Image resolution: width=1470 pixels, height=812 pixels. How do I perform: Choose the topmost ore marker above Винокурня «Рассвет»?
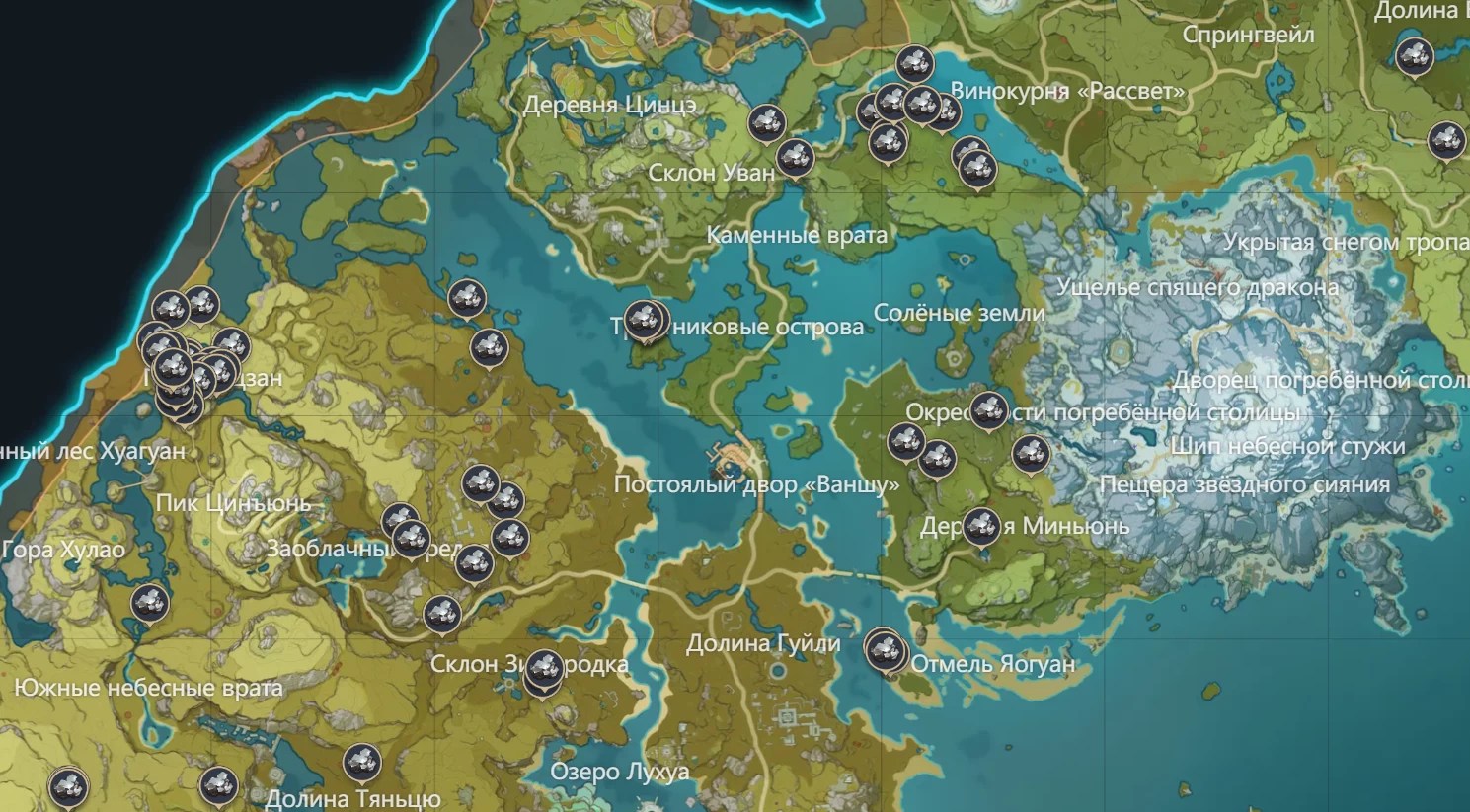click(x=914, y=64)
